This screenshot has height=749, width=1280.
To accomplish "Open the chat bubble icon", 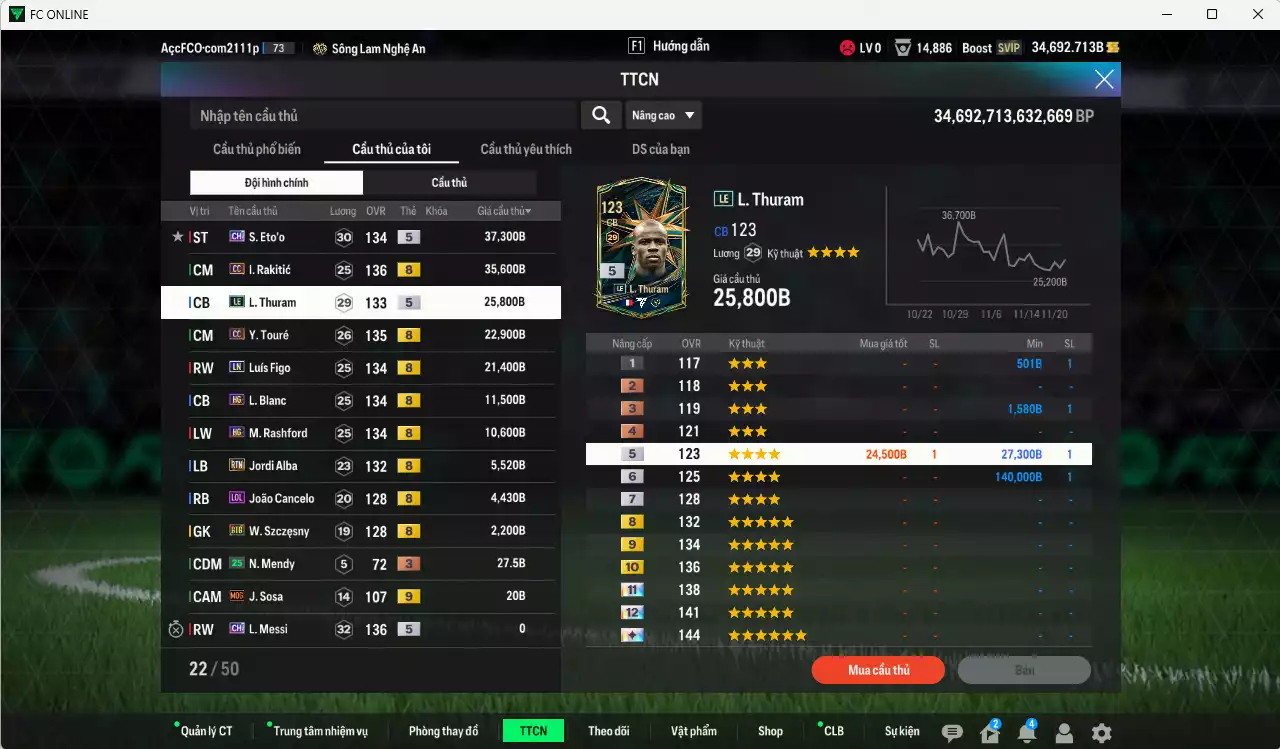I will point(951,731).
